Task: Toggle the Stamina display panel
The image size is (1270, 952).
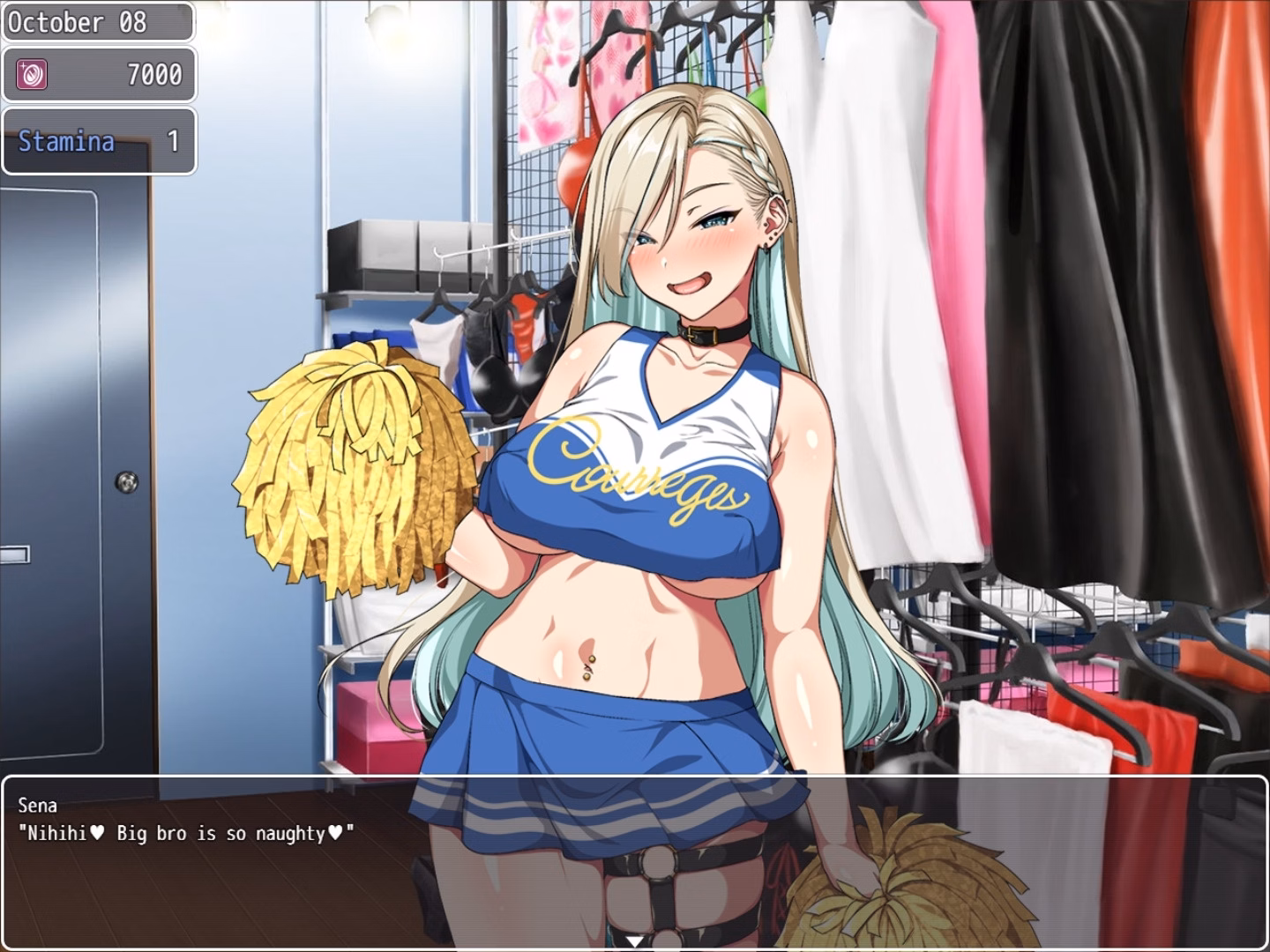Action: pyautogui.click(x=99, y=142)
